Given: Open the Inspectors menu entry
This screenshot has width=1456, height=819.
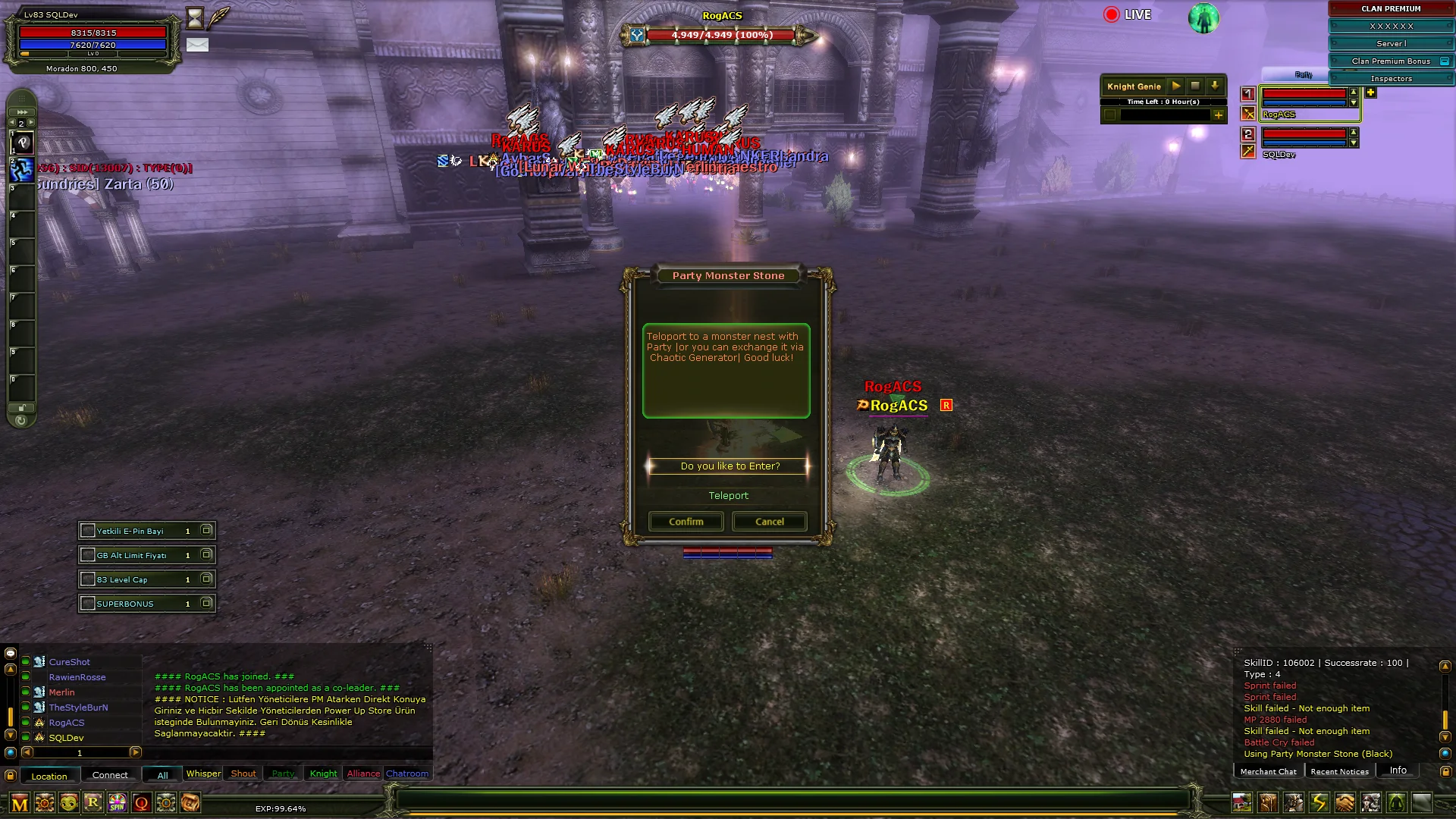Looking at the screenshot, I should pos(1391,79).
